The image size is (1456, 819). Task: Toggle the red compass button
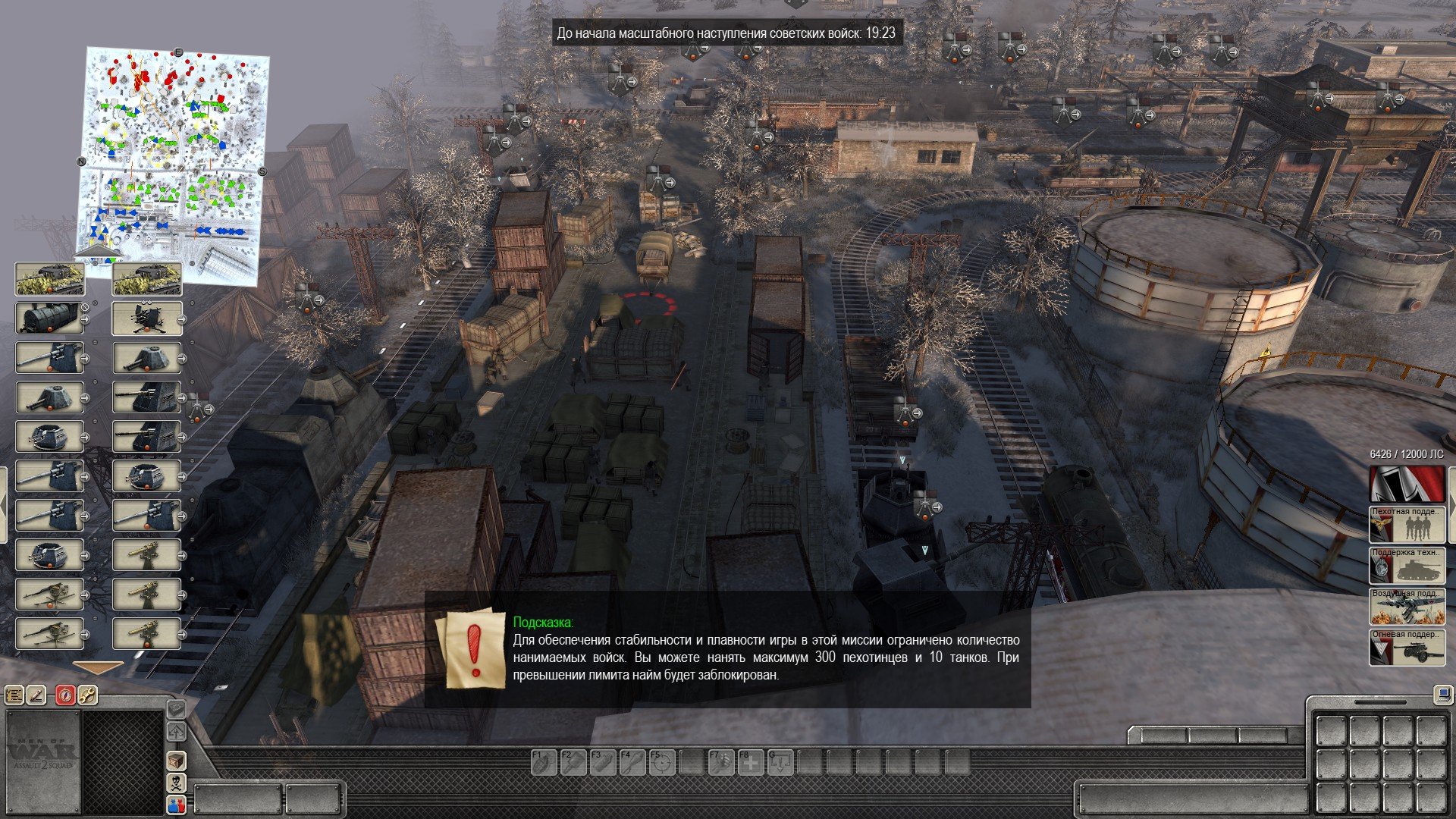[x=65, y=695]
